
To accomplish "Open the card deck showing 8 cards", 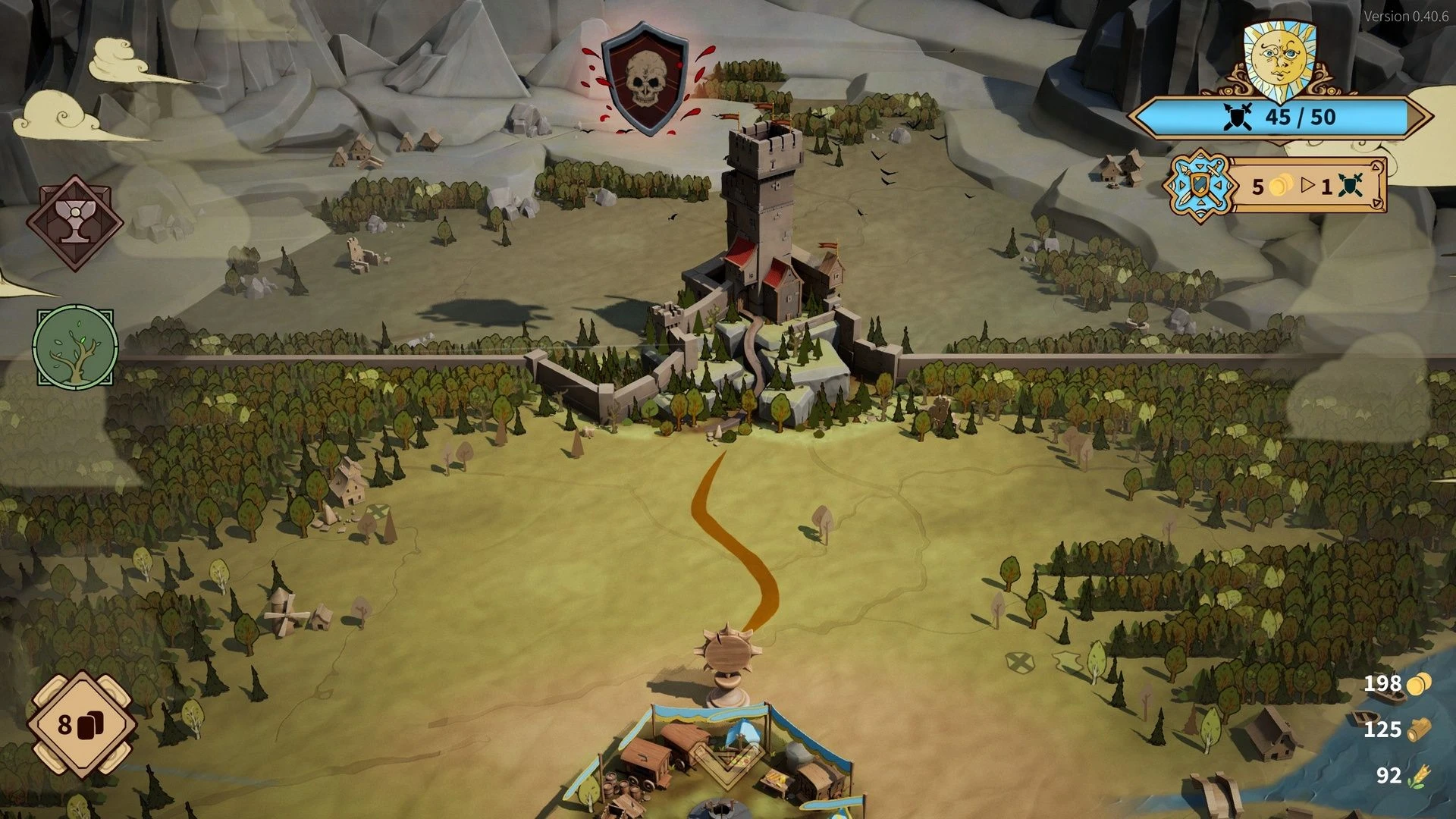I will [x=81, y=724].
